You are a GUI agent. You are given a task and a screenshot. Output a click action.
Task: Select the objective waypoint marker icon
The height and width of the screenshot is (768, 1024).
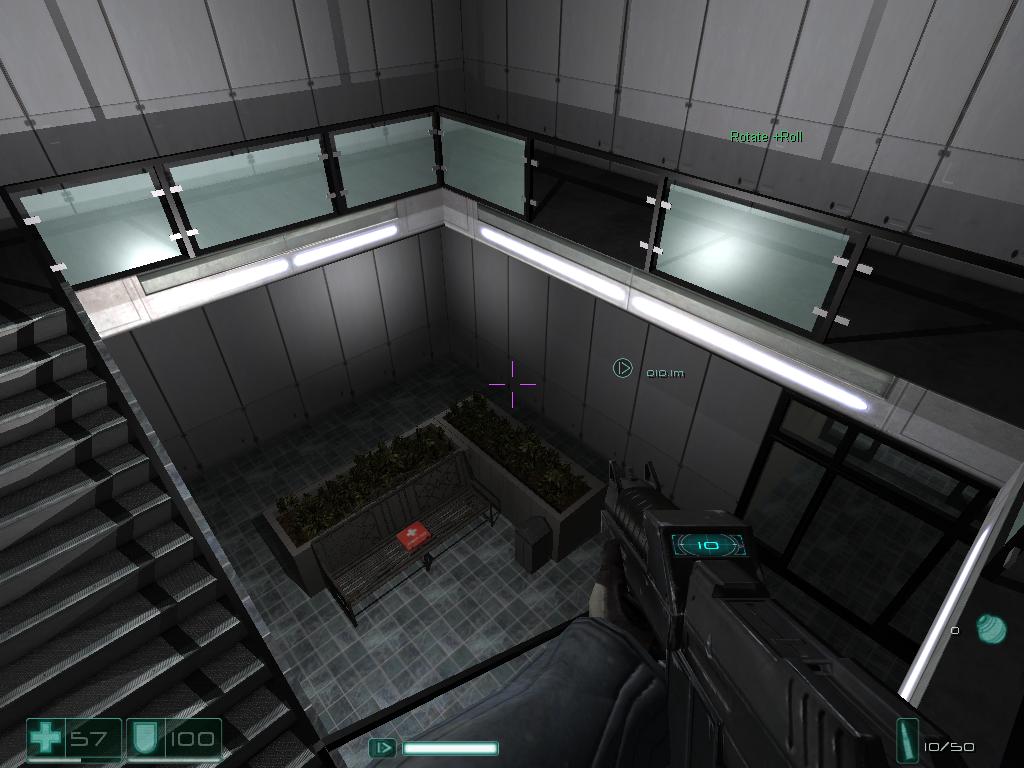[622, 369]
